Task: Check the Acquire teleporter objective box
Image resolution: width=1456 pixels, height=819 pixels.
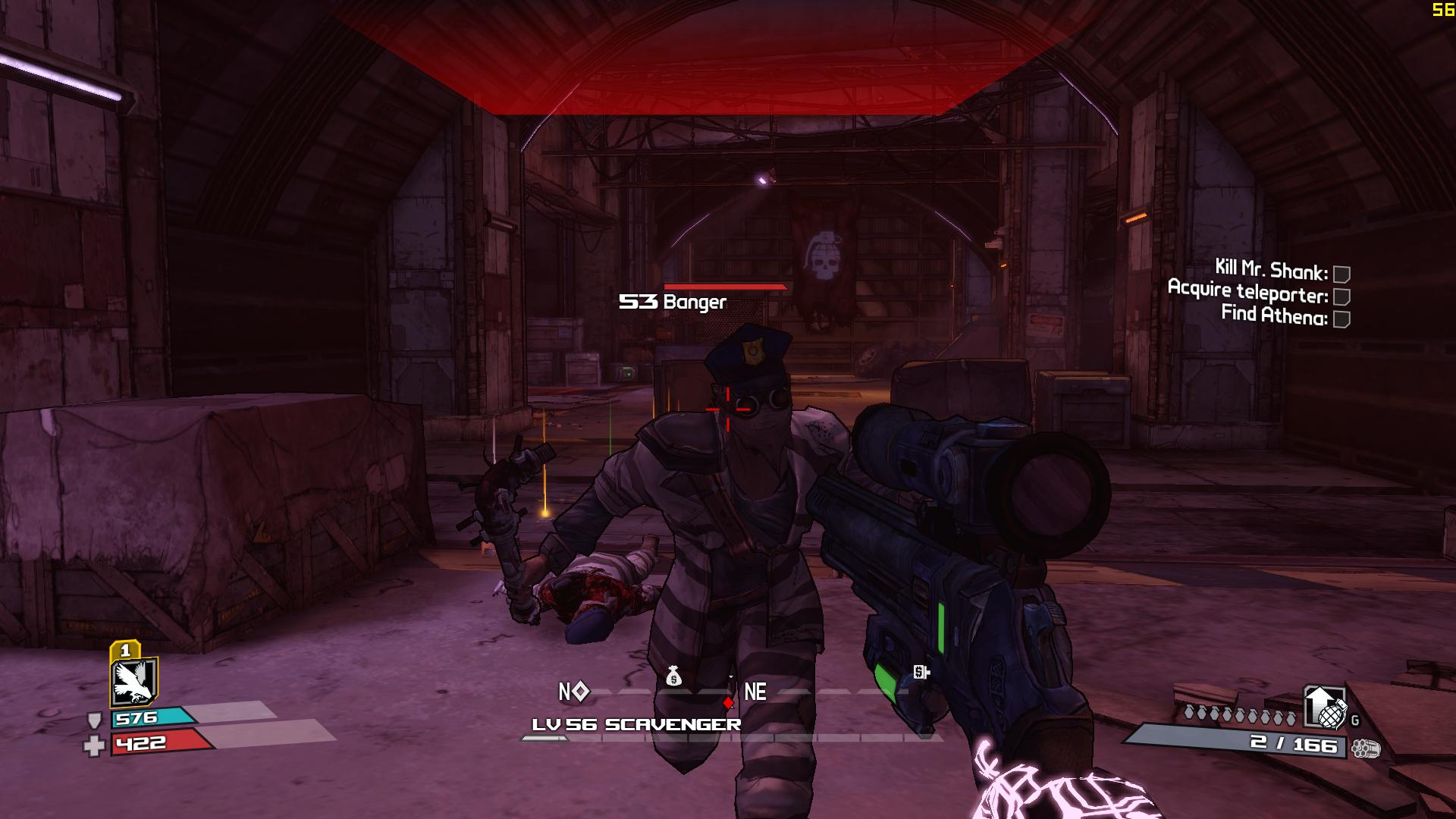Action: (x=1341, y=297)
